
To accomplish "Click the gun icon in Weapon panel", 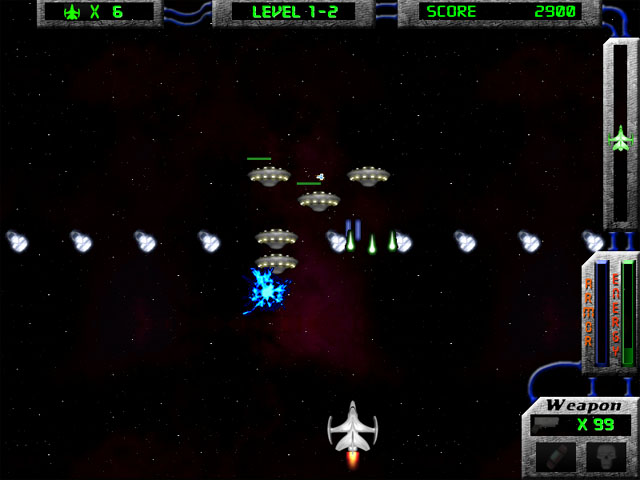I will pos(545,424).
